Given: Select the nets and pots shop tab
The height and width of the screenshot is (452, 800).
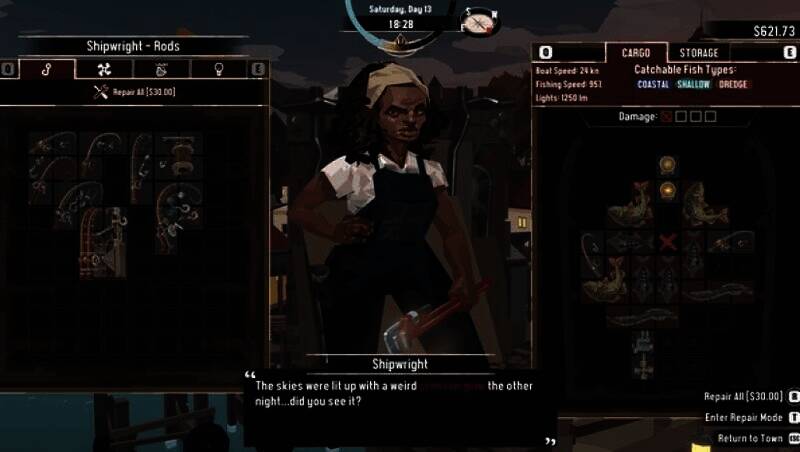Looking at the screenshot, I should click(x=161, y=69).
